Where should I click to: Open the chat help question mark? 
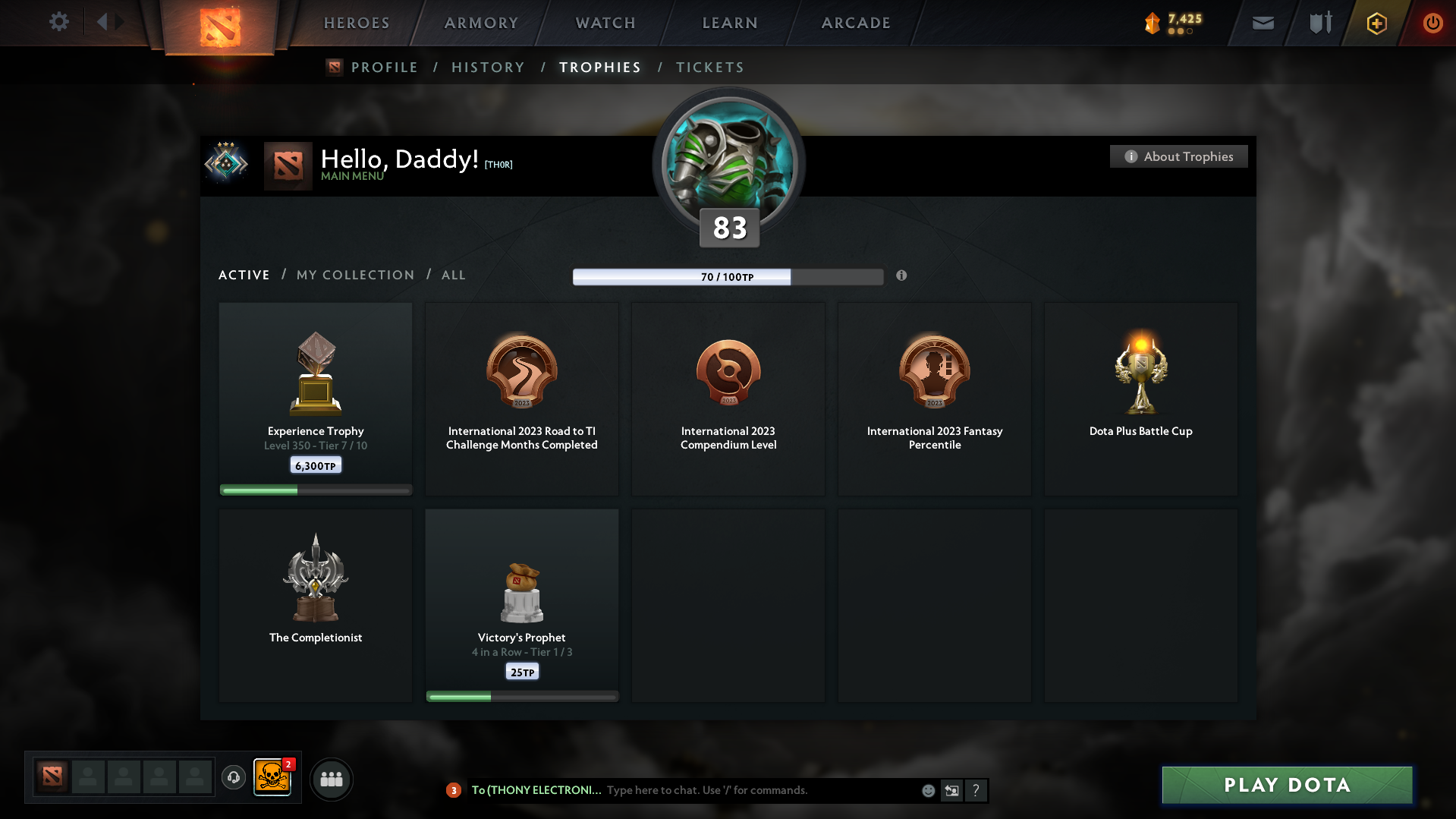coord(976,790)
